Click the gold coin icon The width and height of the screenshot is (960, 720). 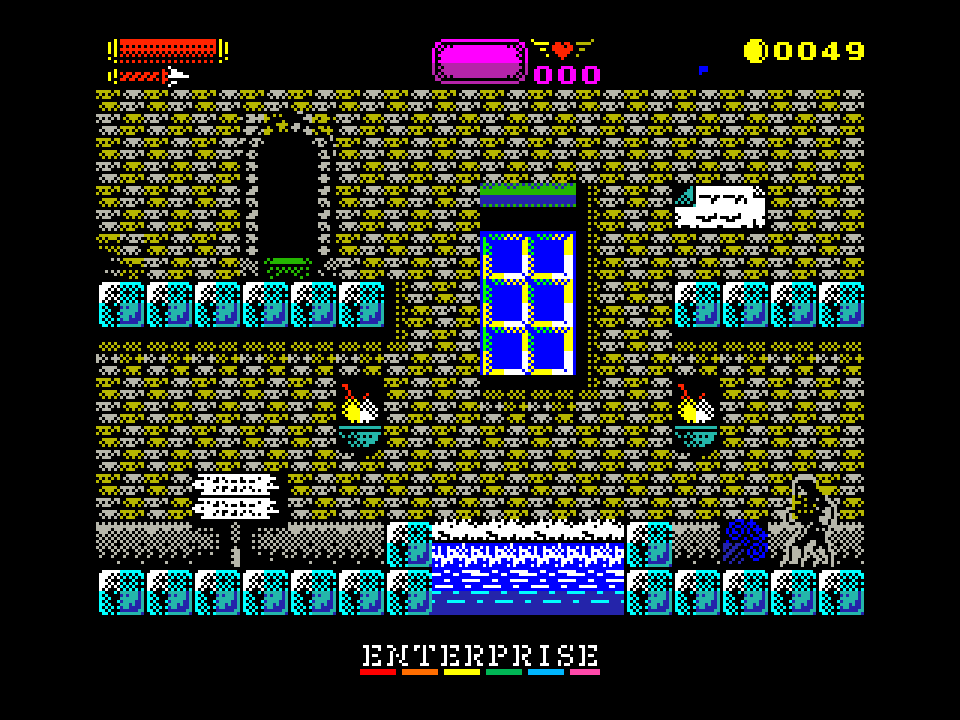755,51
